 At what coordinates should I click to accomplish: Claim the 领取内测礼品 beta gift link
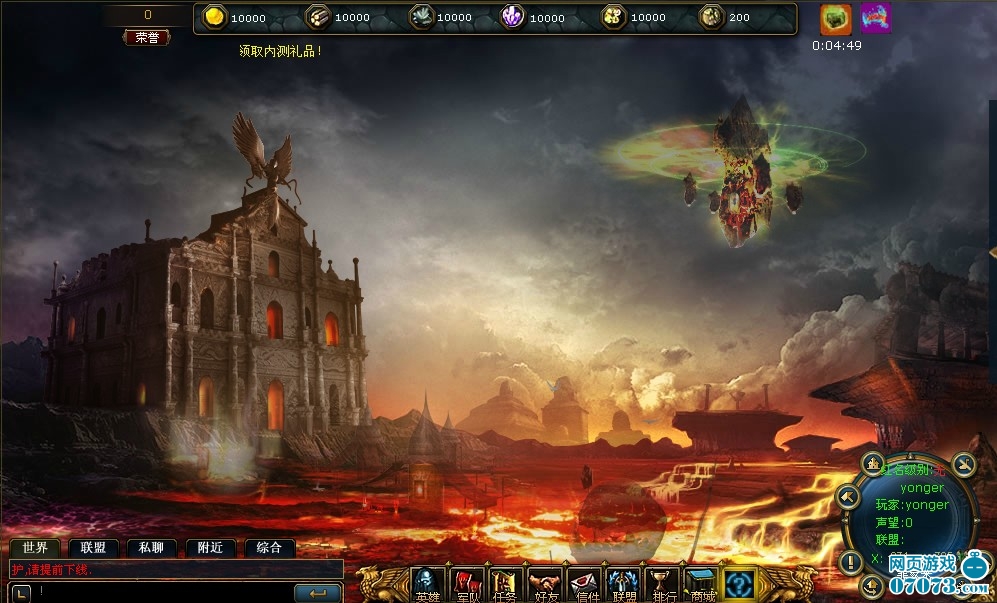point(280,50)
